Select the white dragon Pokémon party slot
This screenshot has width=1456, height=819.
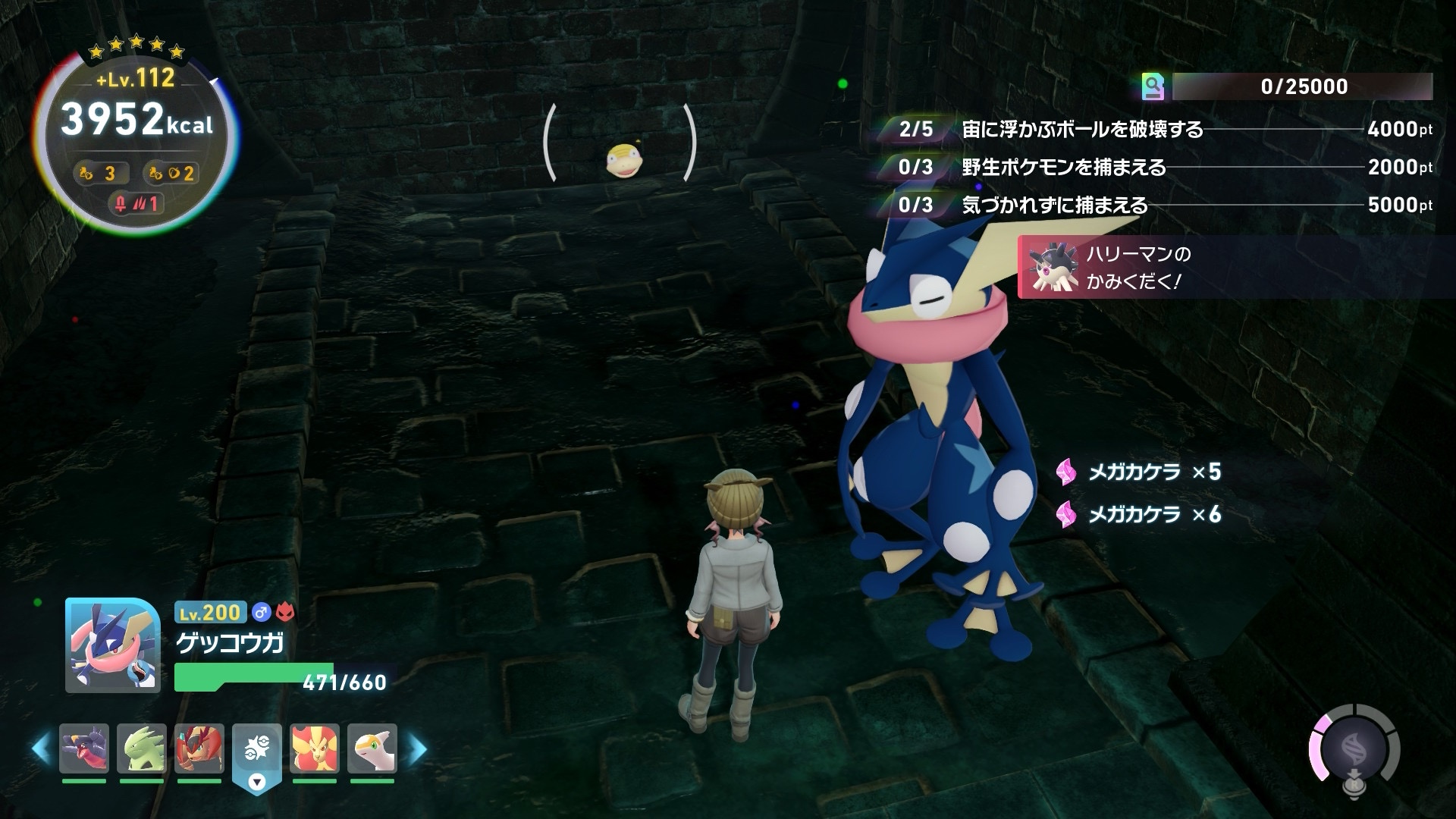372,748
